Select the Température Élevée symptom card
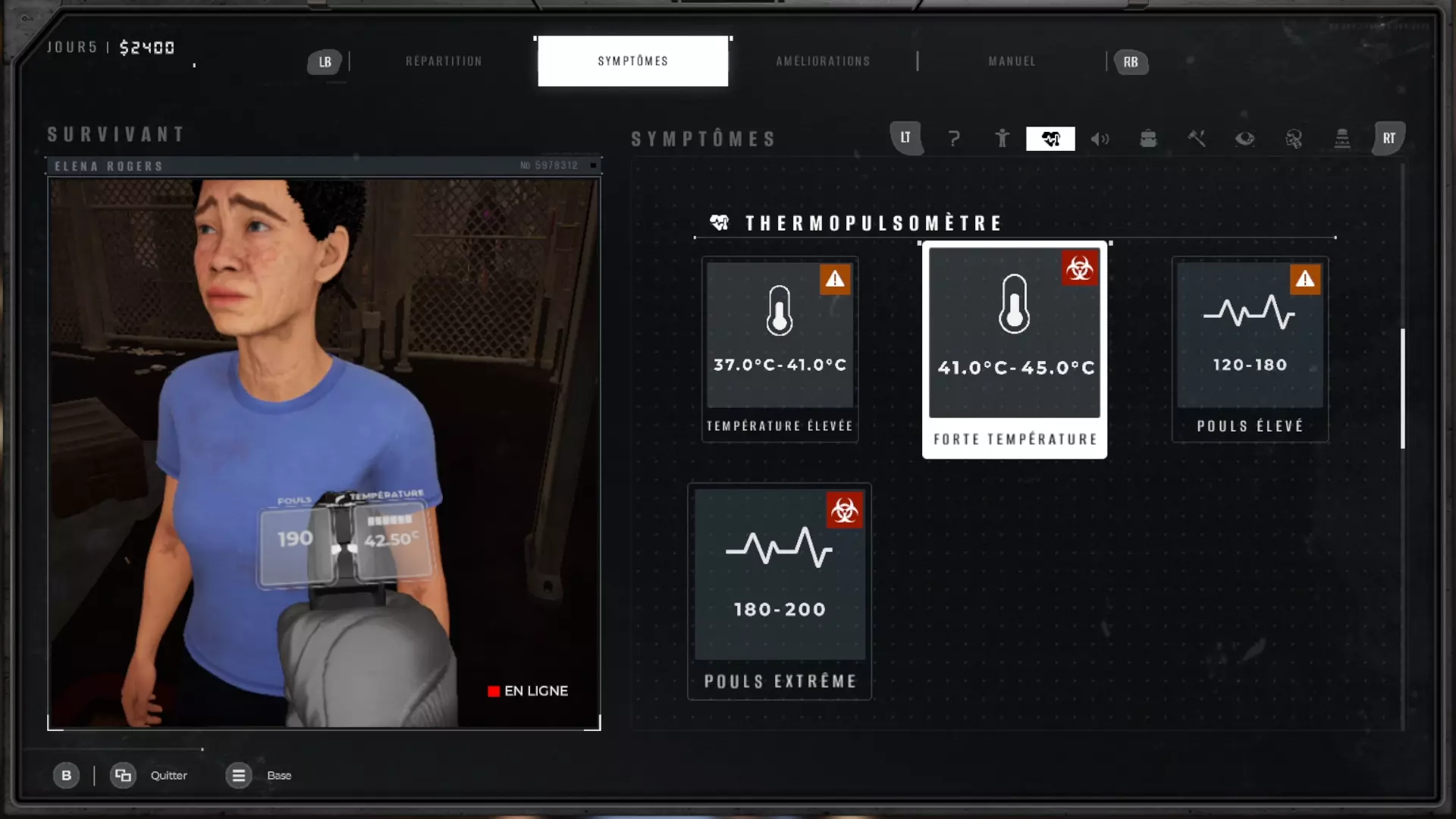Image resolution: width=1456 pixels, height=819 pixels. [780, 350]
